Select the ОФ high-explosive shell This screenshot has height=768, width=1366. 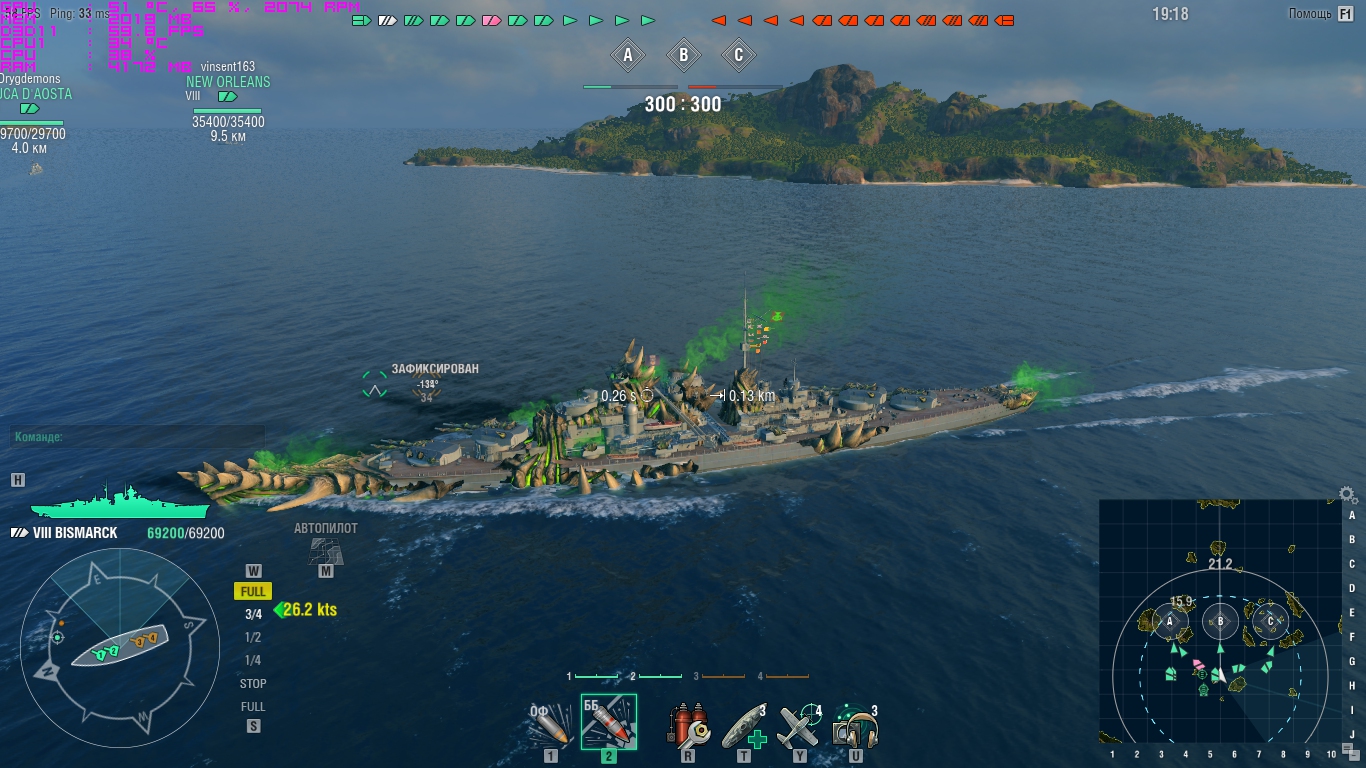[551, 725]
